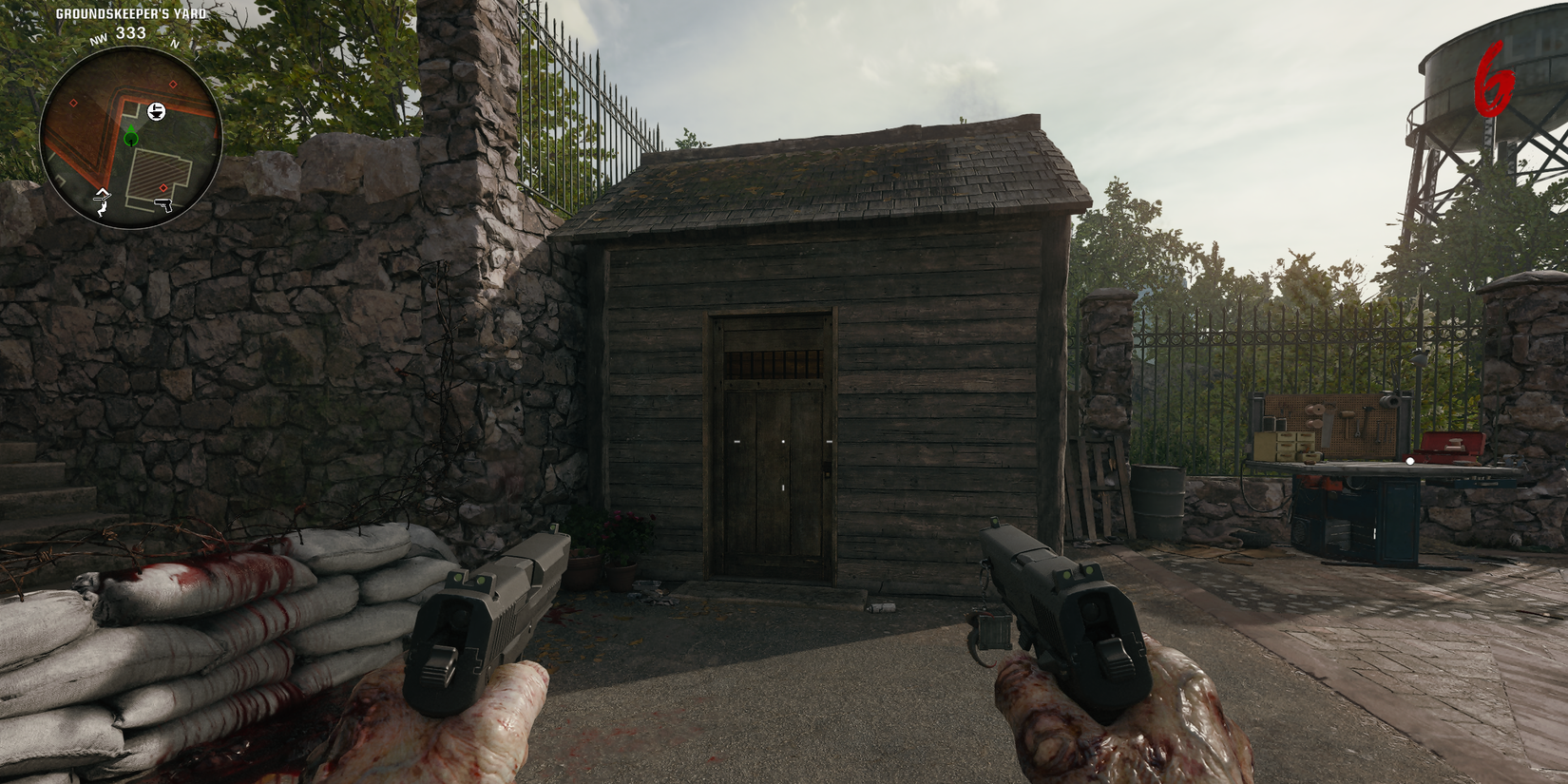1568x784 pixels.
Task: Click the left red diamond marker on minimap
Action: pyautogui.click(x=73, y=103)
